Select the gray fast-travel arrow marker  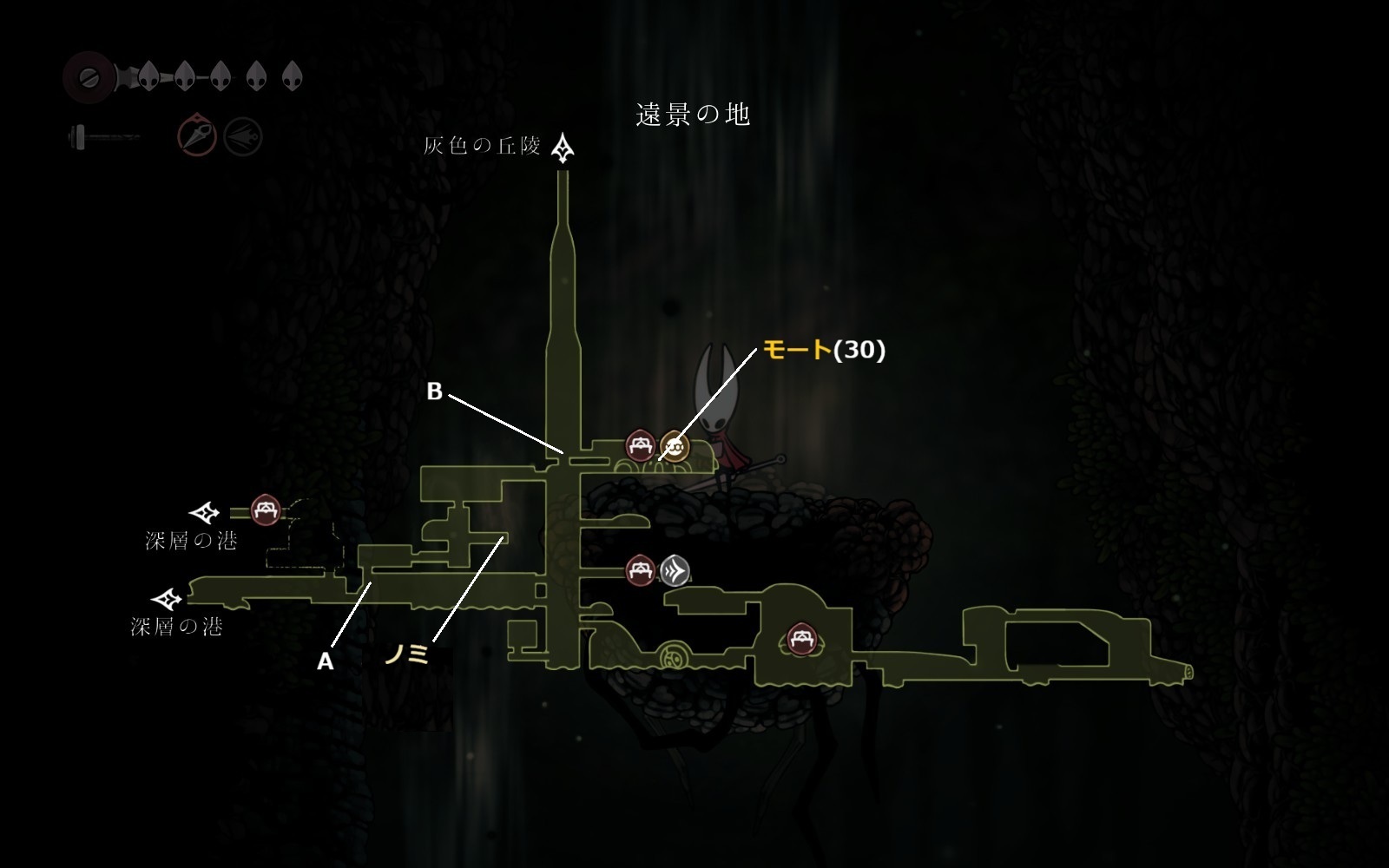click(x=675, y=570)
